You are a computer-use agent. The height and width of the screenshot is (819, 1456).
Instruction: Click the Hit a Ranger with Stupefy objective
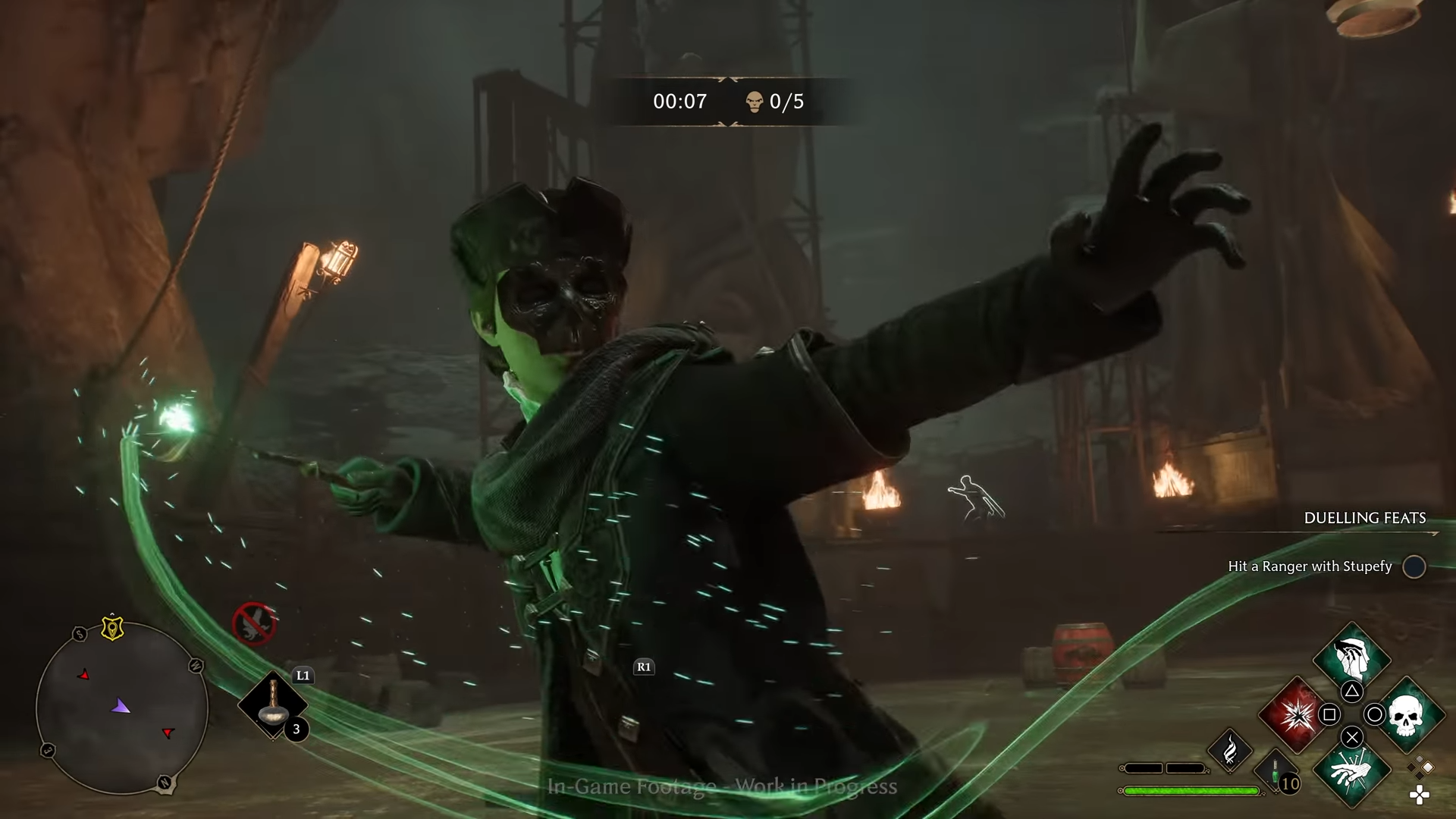pyautogui.click(x=1309, y=566)
